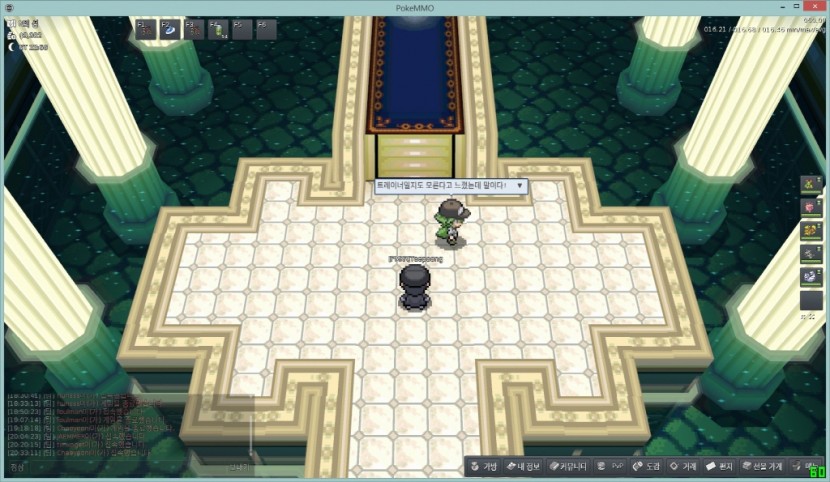Close the PokeMMO window
The image size is (830, 482).
point(816,7)
